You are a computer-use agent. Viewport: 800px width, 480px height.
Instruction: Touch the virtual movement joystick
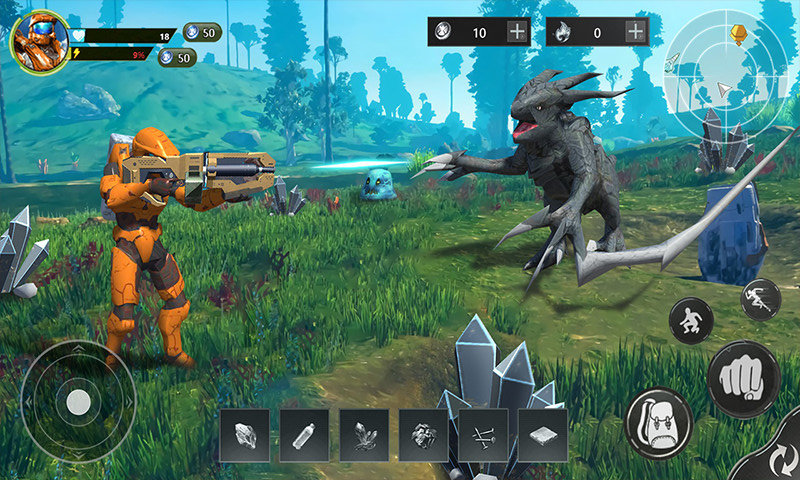(78, 402)
